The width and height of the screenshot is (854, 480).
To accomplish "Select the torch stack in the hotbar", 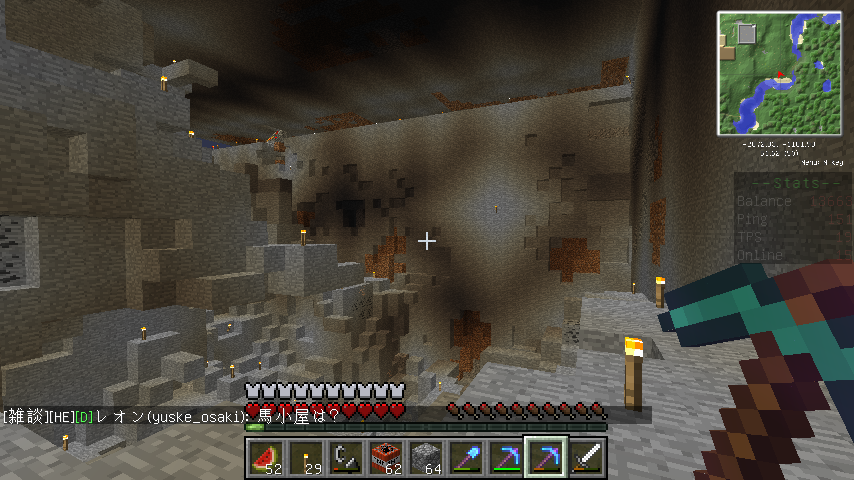I will 306,457.
